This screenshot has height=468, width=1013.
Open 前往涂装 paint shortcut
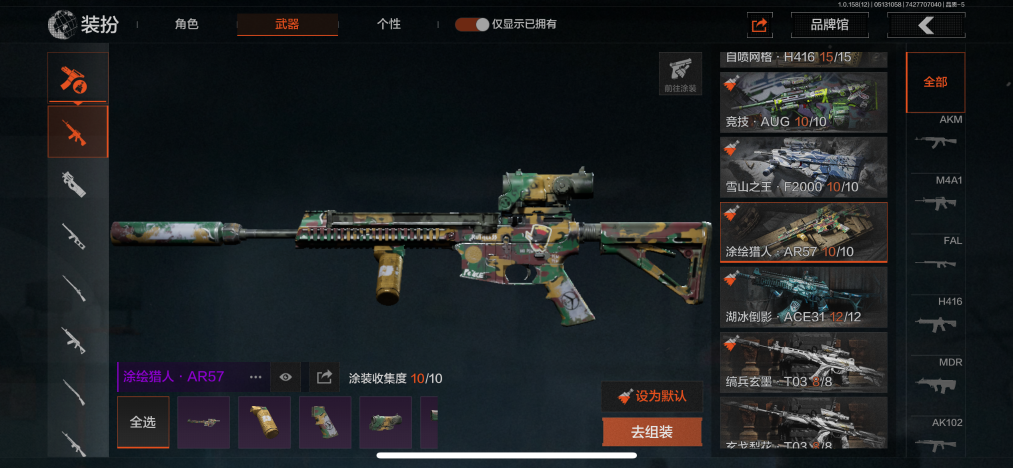680,73
